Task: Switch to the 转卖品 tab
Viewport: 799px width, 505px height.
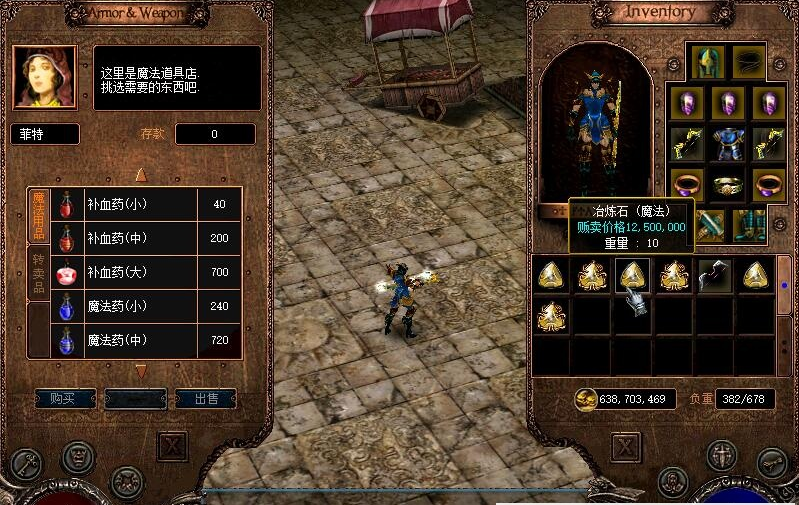Action: click(x=38, y=273)
